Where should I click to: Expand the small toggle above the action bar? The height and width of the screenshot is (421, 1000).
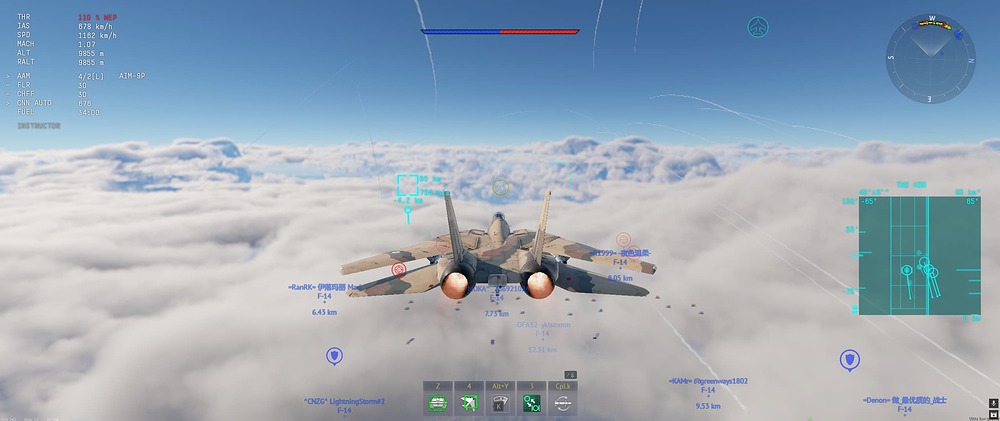coord(570,375)
